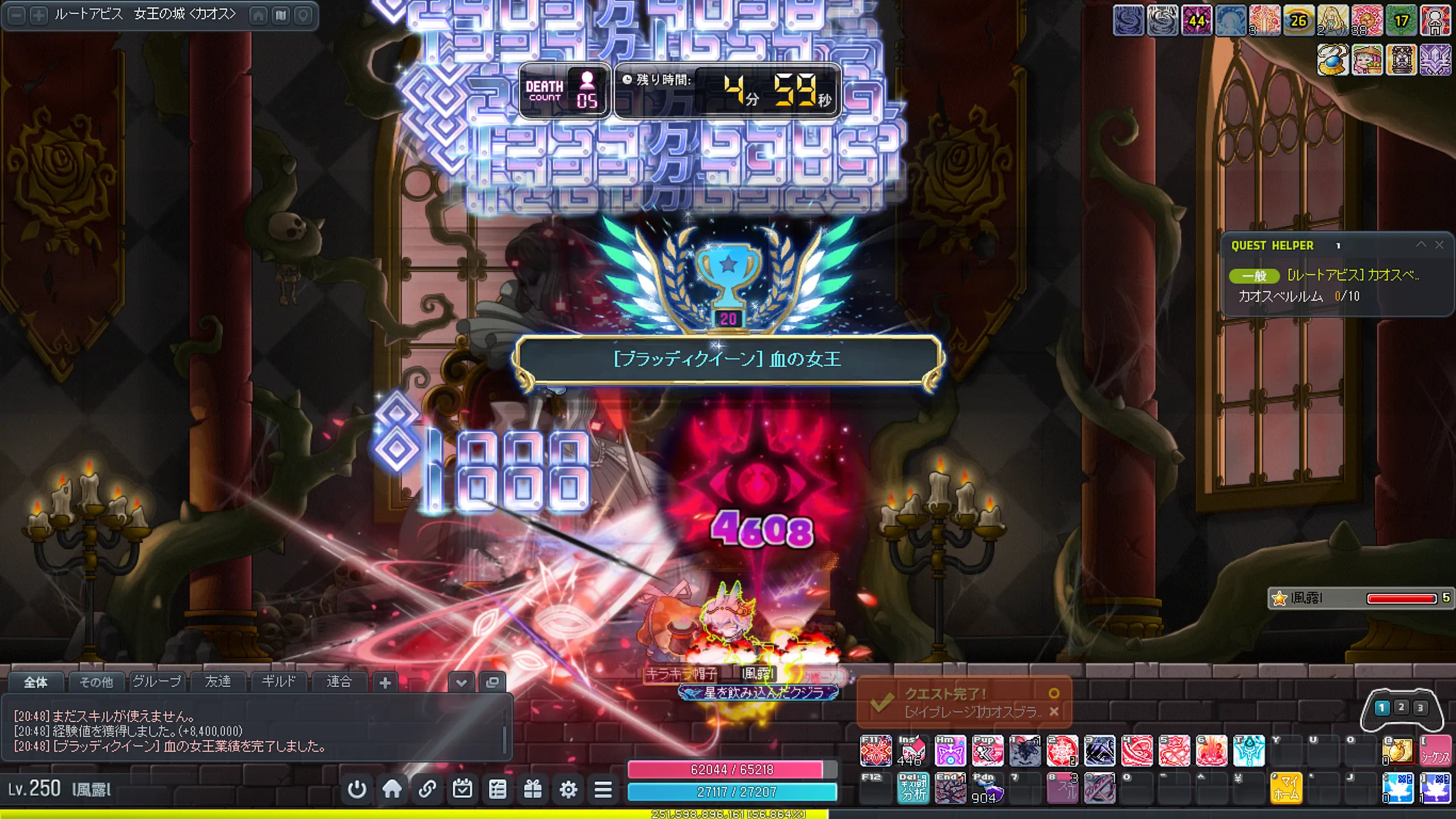Open the gear settings button
Viewport: 1456px width, 819px height.
click(568, 789)
